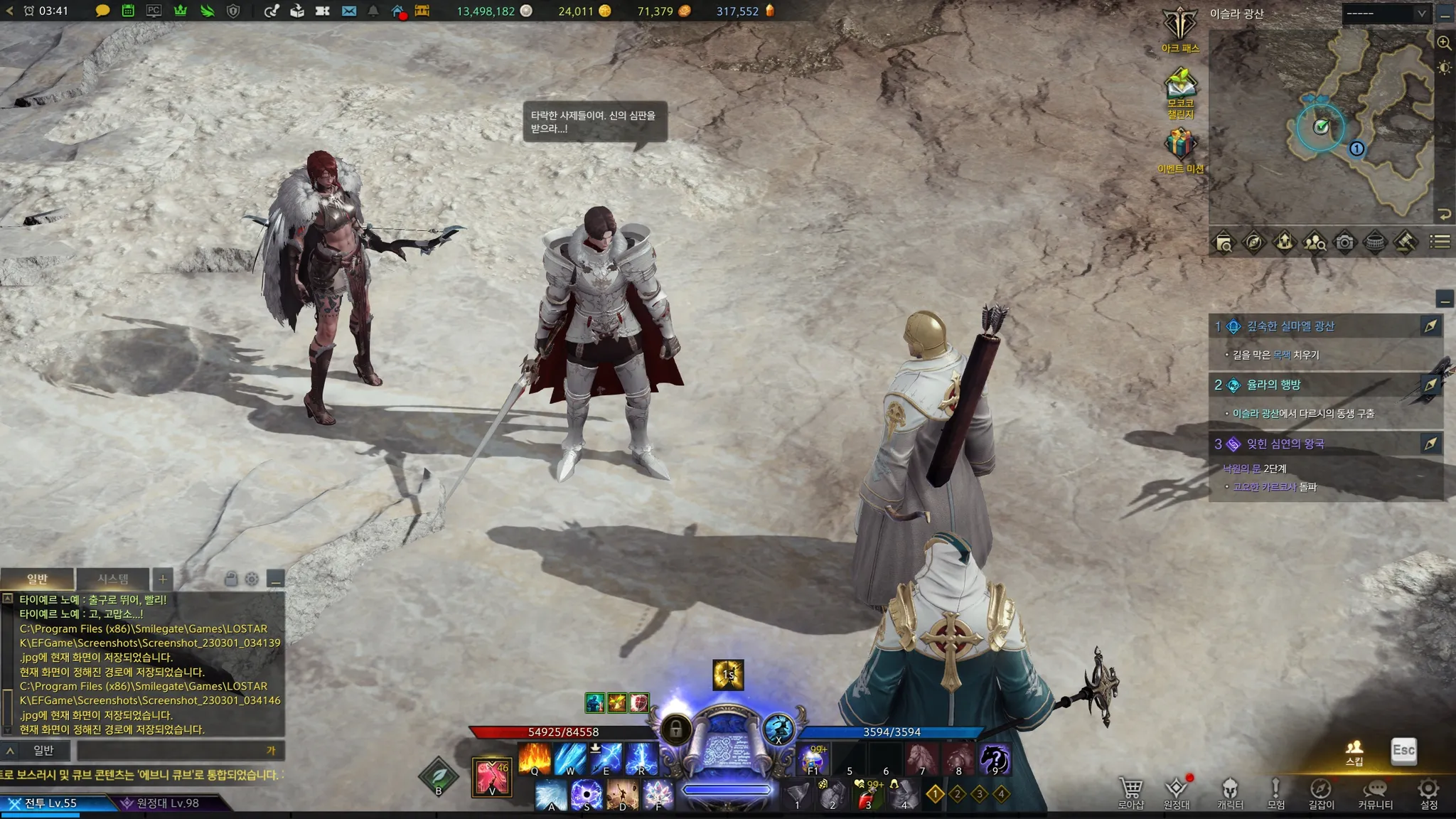Click the minimap zoom magnifier button
The image size is (1456, 819).
click(x=1444, y=43)
